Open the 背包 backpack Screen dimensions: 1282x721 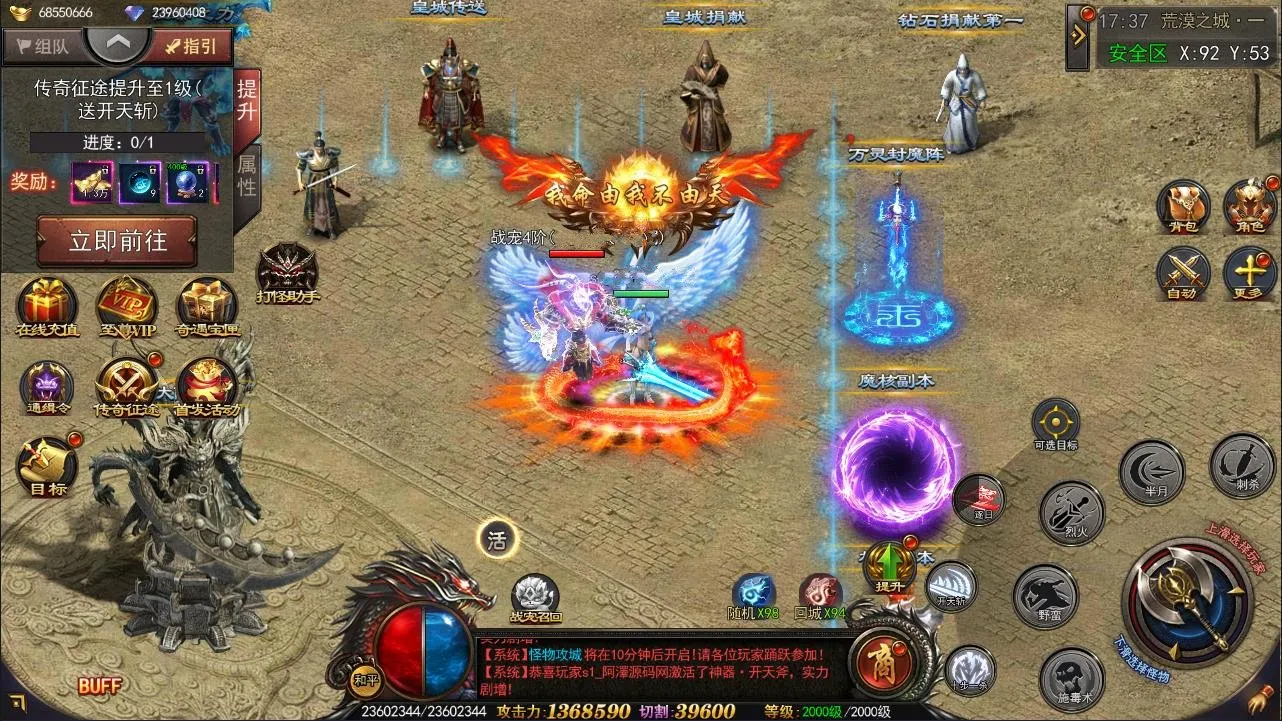point(1183,207)
